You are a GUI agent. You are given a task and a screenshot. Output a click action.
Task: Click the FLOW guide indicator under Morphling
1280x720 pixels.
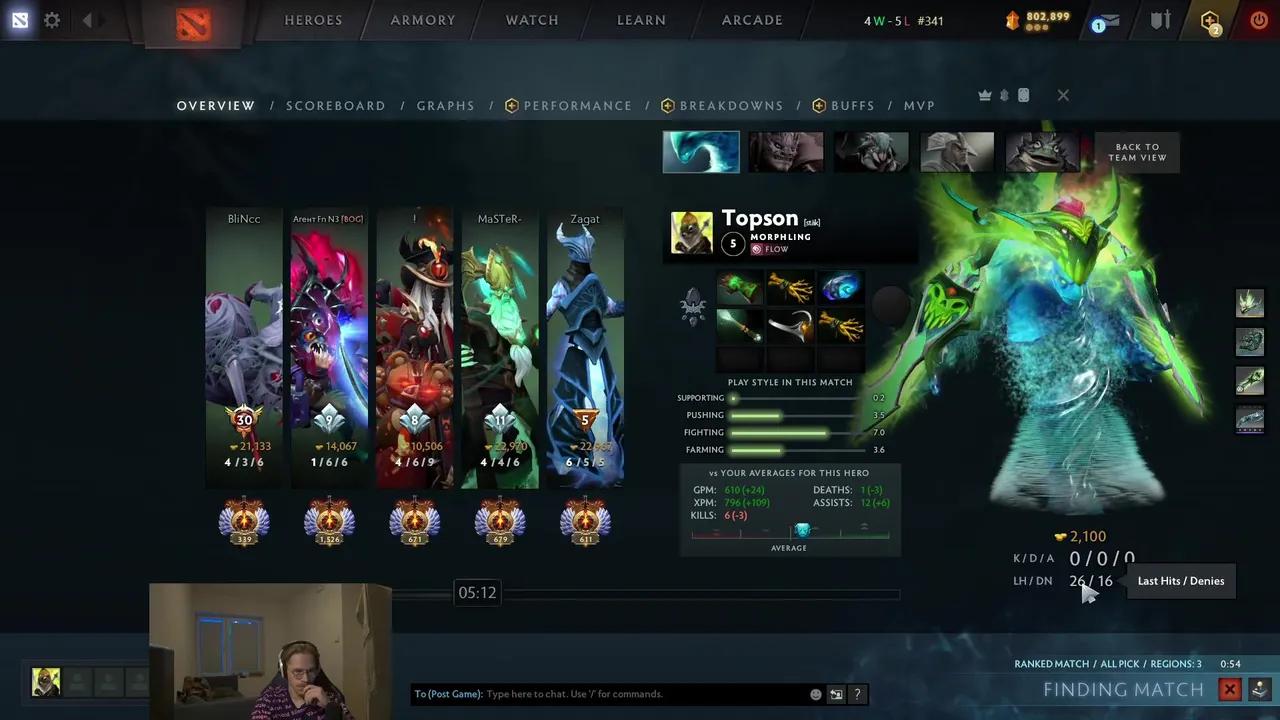(770, 249)
